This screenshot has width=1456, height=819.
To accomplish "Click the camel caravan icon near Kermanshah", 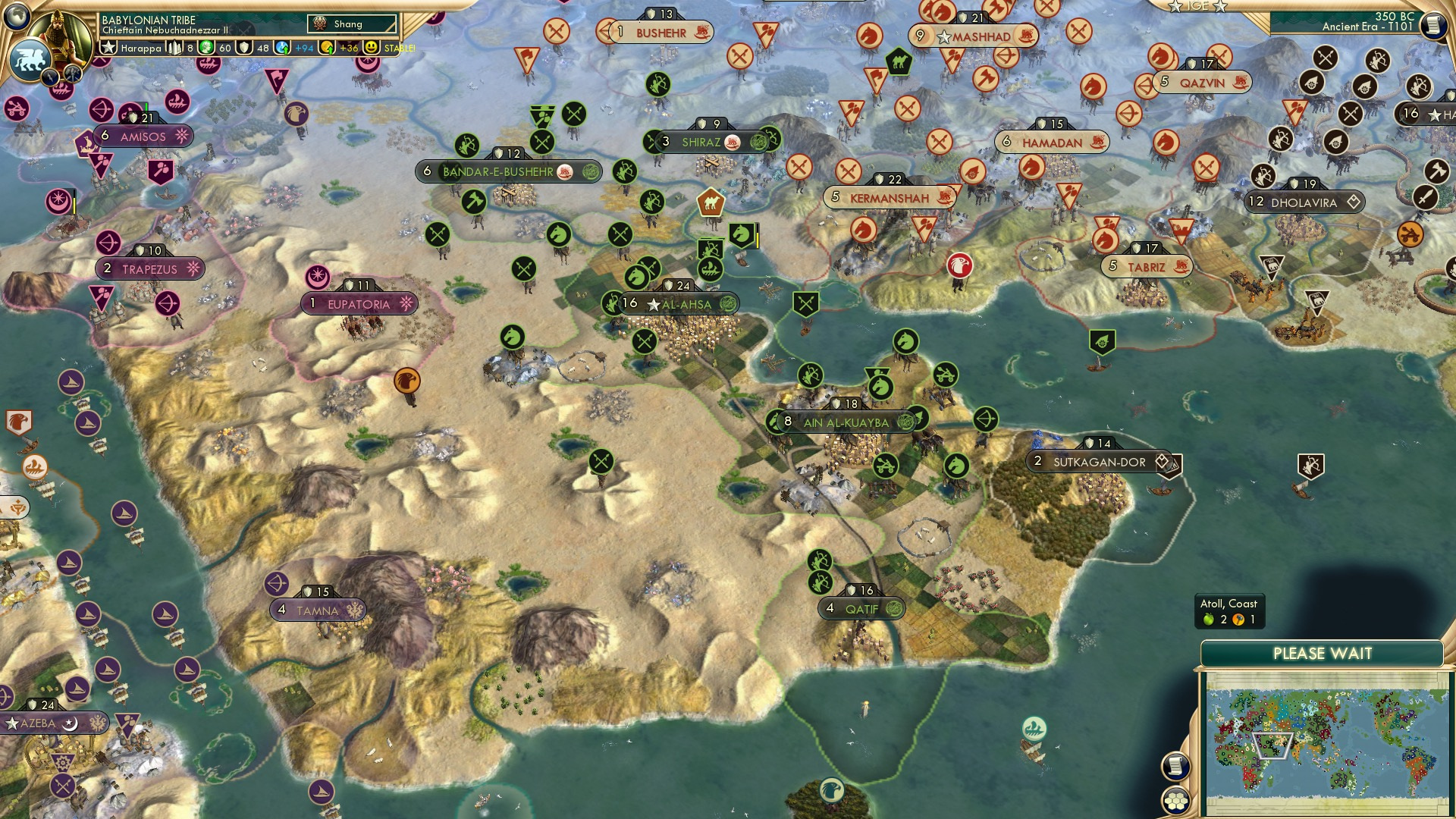I will [x=711, y=202].
